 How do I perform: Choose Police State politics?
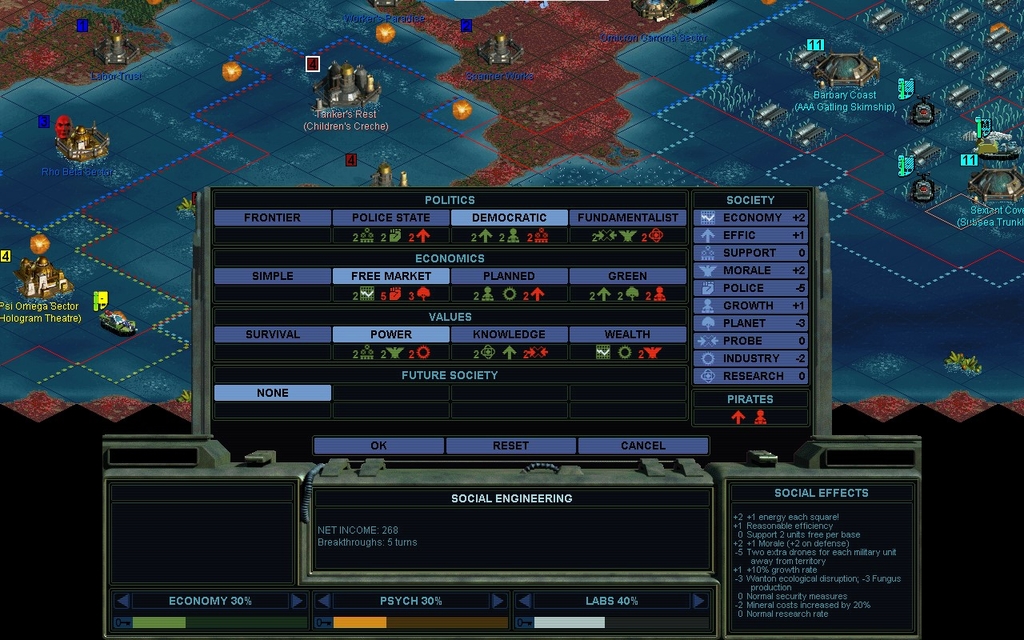coord(391,218)
